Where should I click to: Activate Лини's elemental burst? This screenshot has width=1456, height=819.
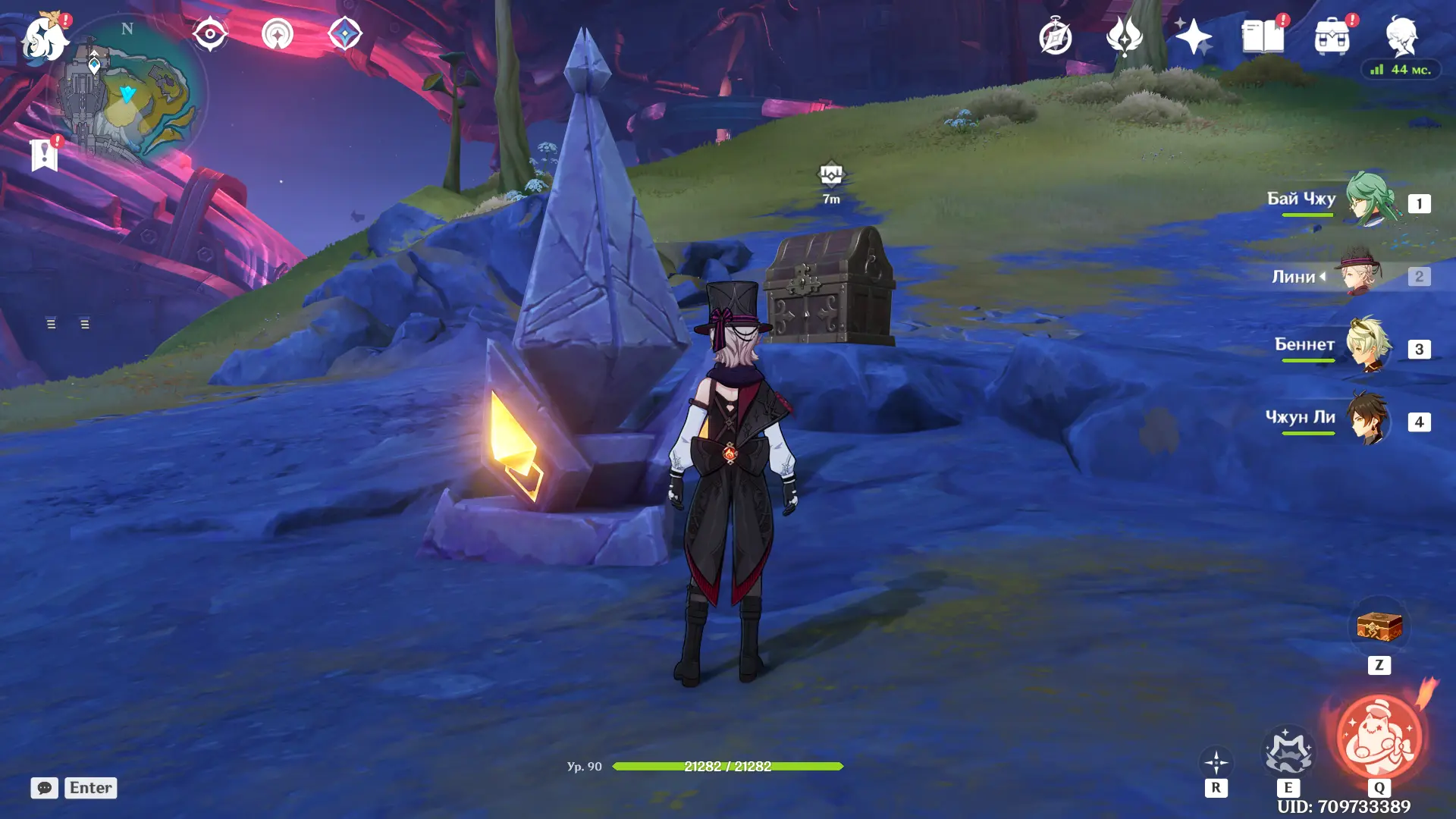click(x=1379, y=737)
